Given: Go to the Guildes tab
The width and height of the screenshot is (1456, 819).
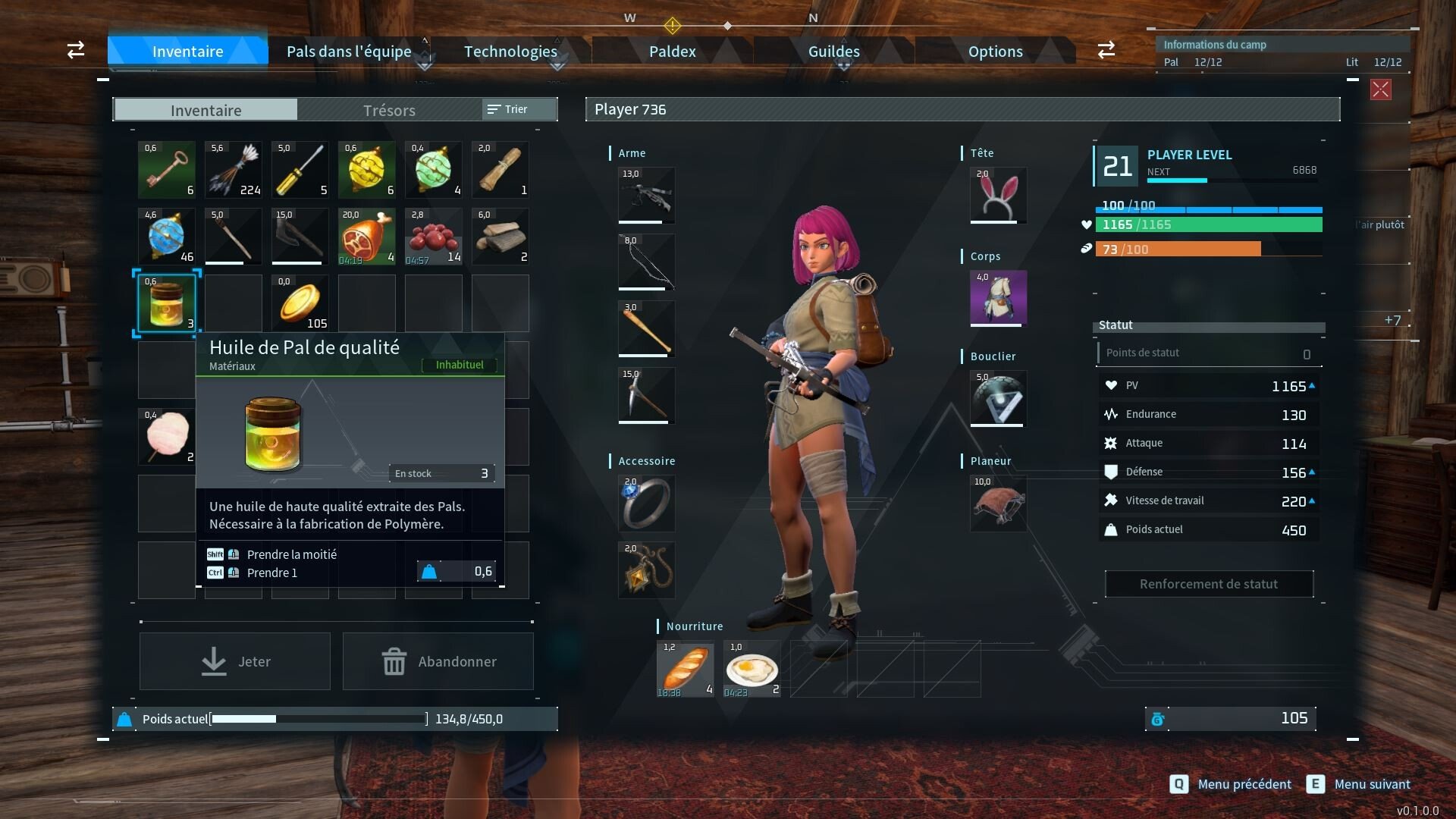Looking at the screenshot, I should tap(833, 52).
